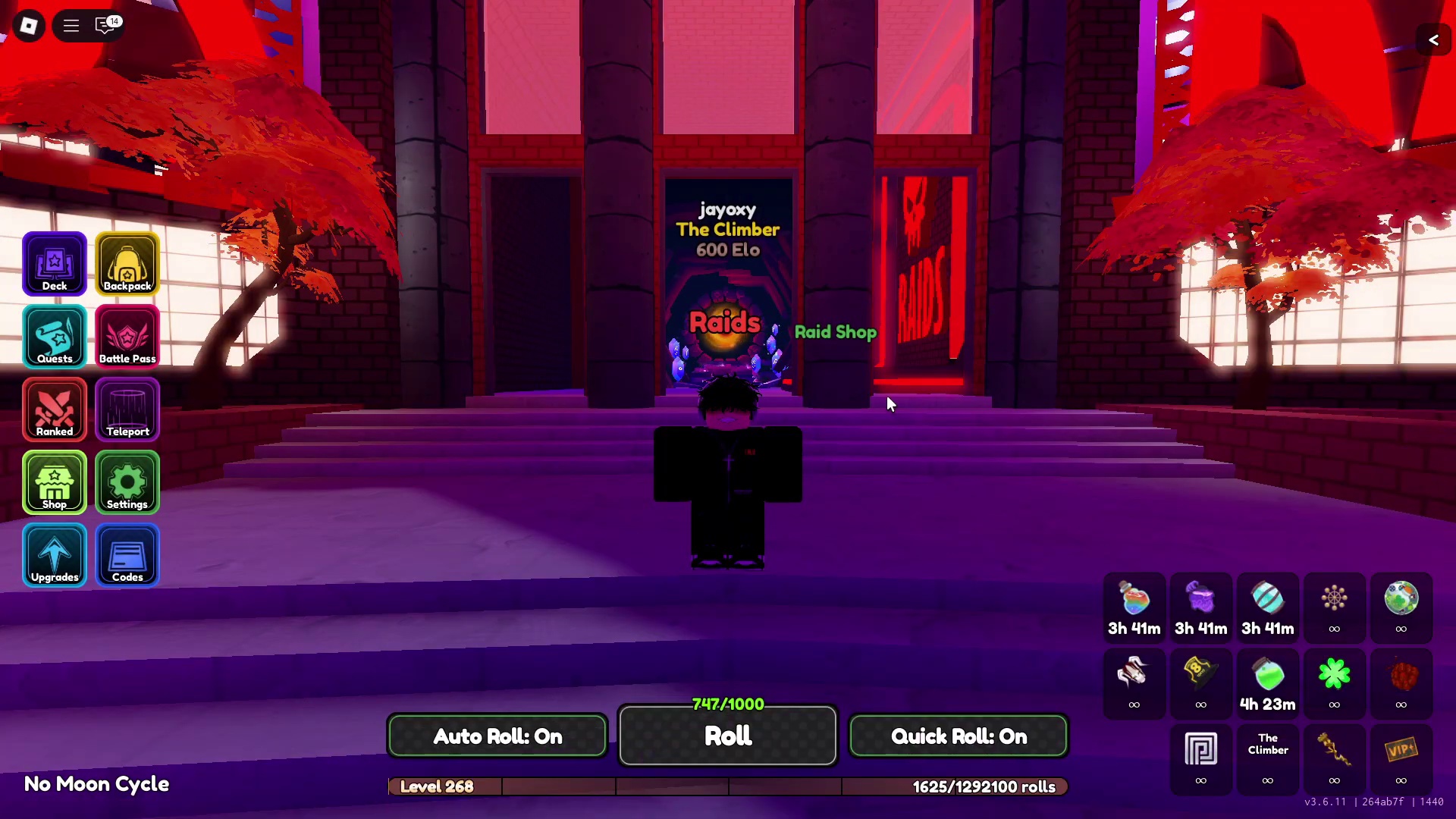Toggle the Auto Roll button
This screenshot has height=819, width=1456.
click(497, 736)
